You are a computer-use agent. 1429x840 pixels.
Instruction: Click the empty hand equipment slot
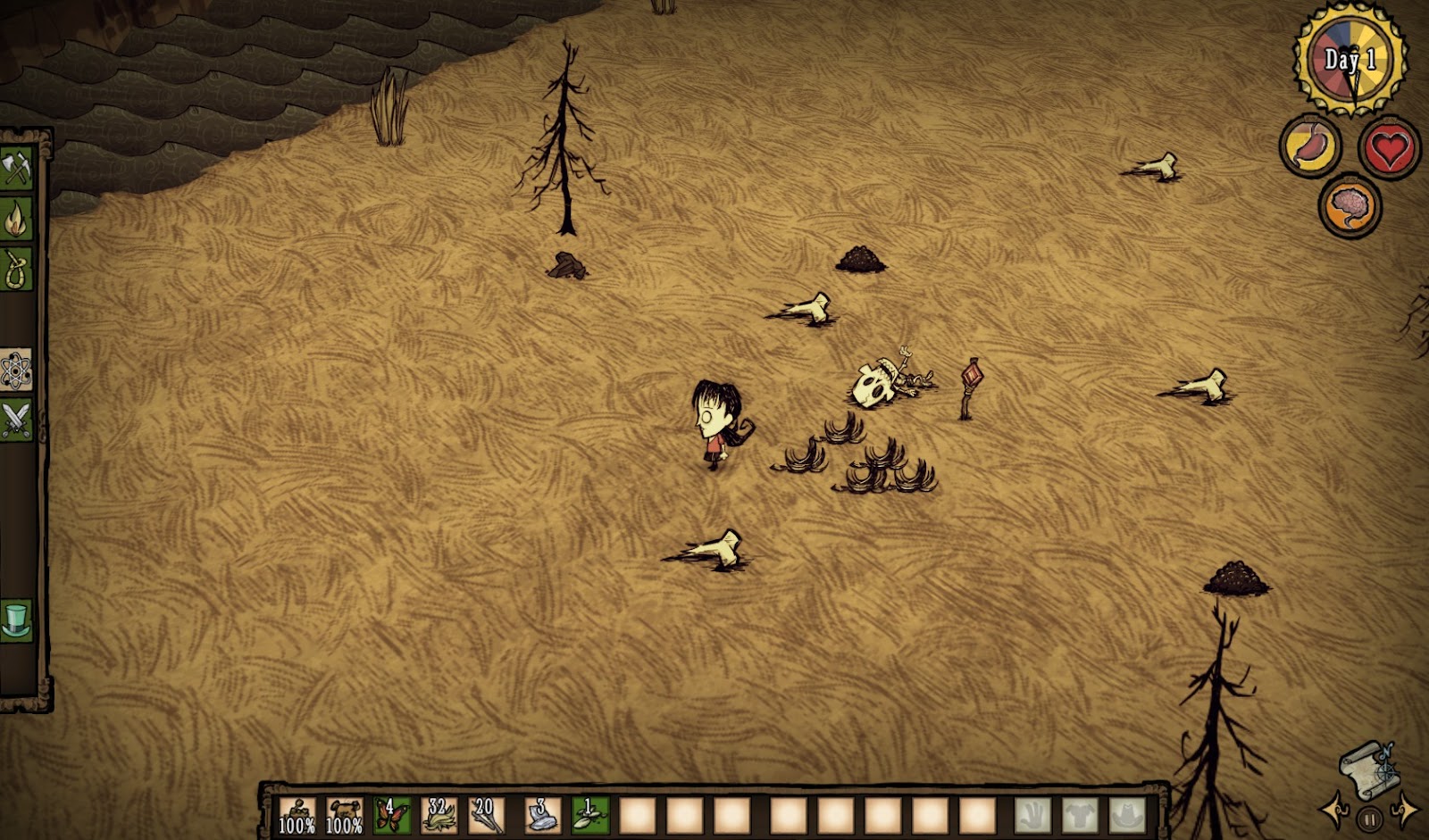(1033, 814)
